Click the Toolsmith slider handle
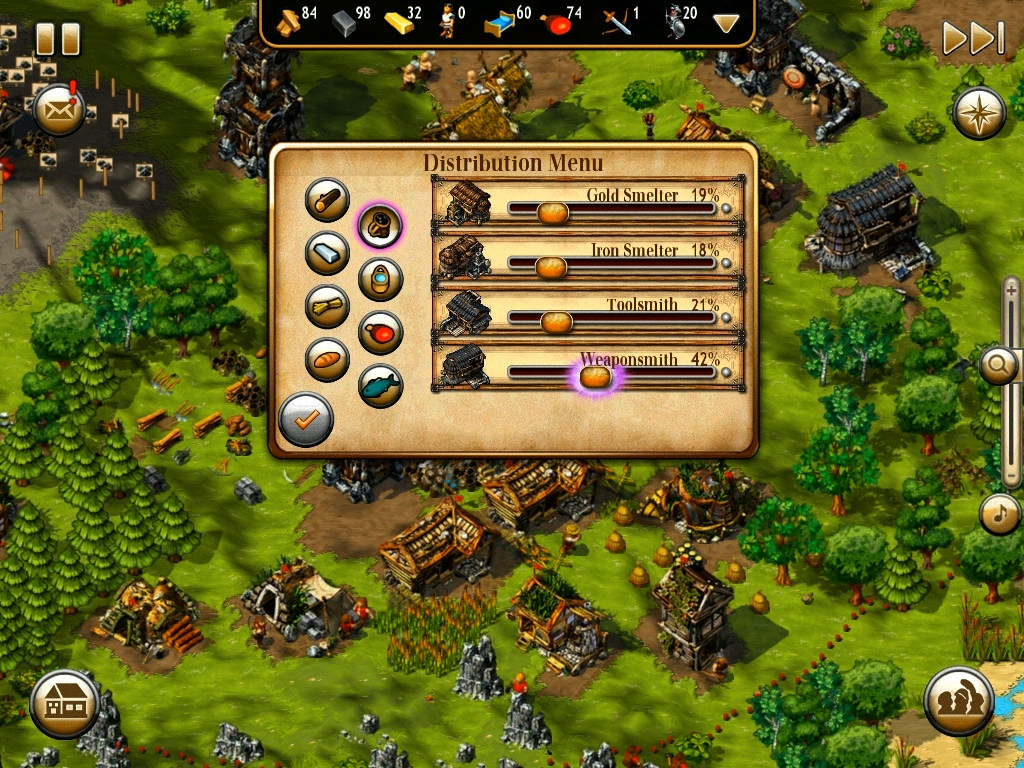The height and width of the screenshot is (768, 1024). pos(556,321)
